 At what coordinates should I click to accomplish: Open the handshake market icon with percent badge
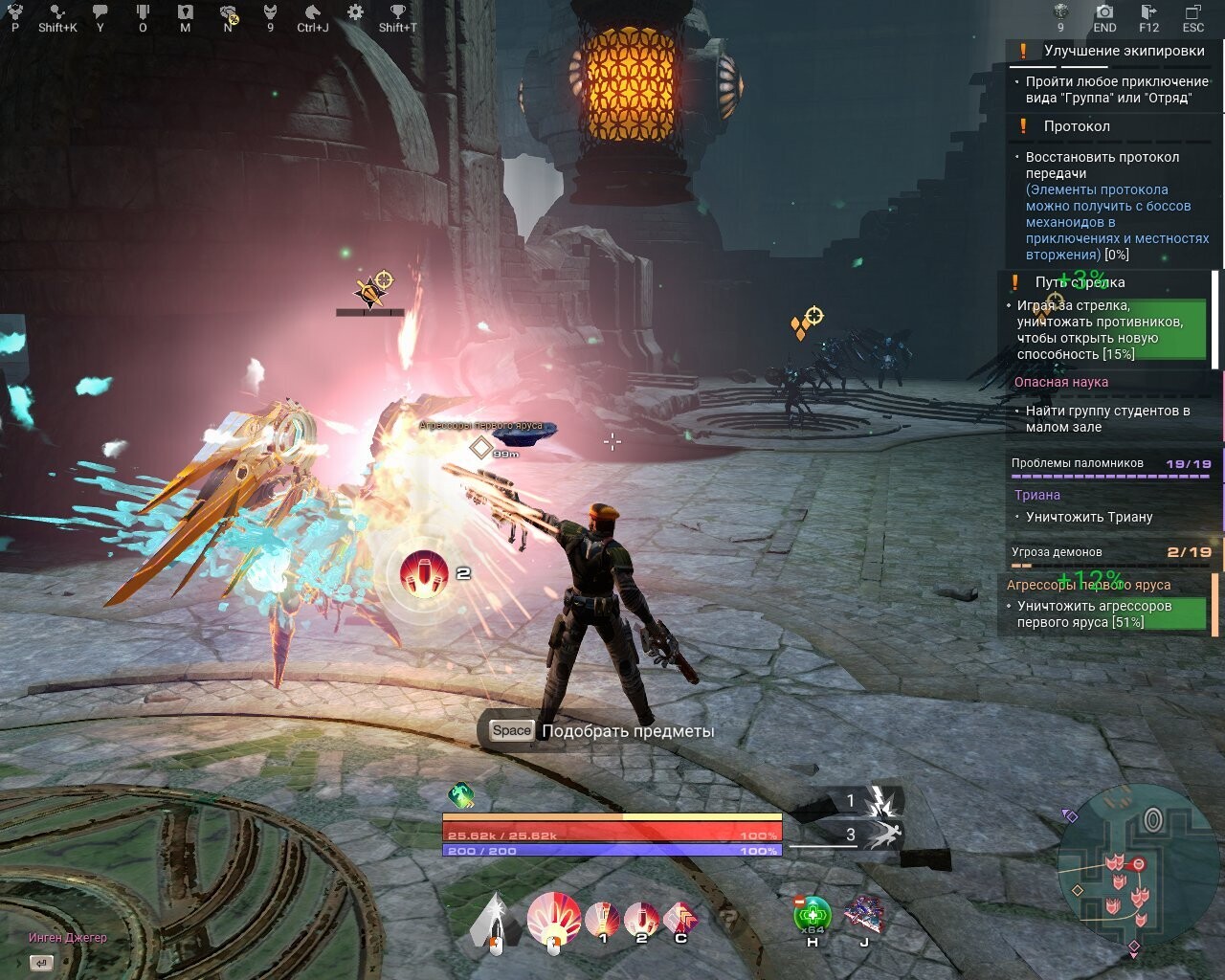pos(228,13)
